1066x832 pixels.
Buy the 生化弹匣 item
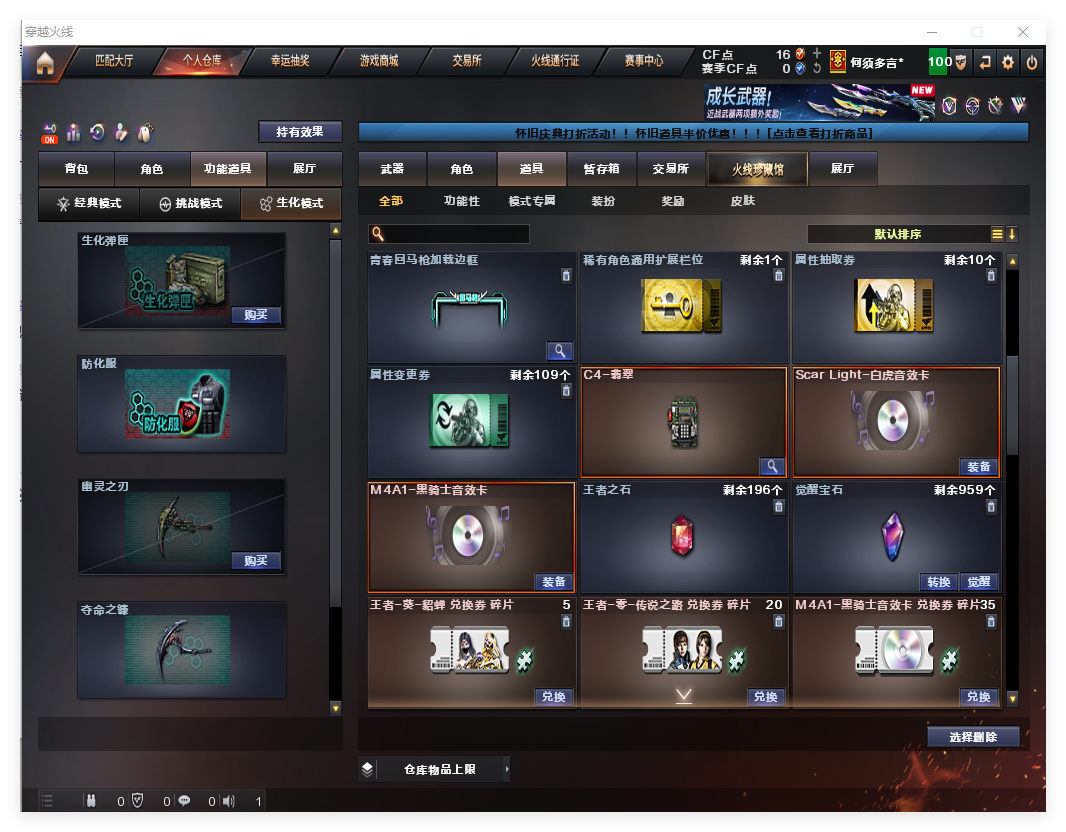[x=256, y=315]
